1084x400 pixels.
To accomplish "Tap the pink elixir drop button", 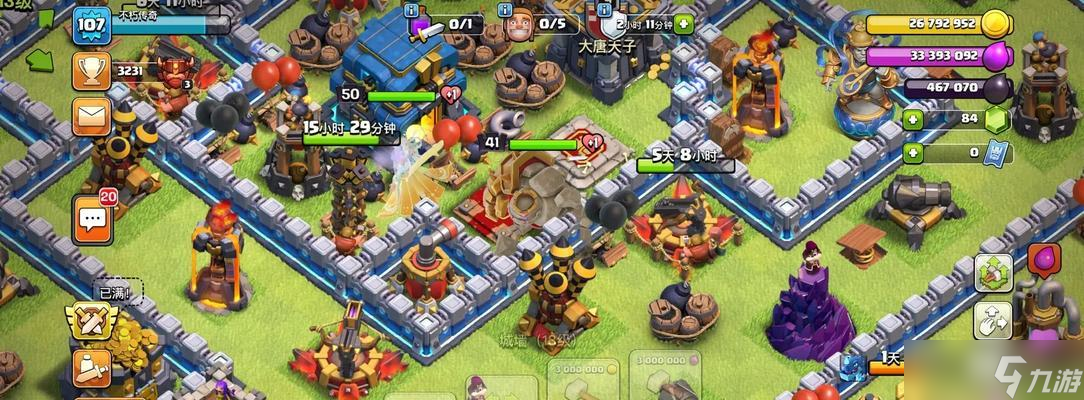I will point(1044,260).
